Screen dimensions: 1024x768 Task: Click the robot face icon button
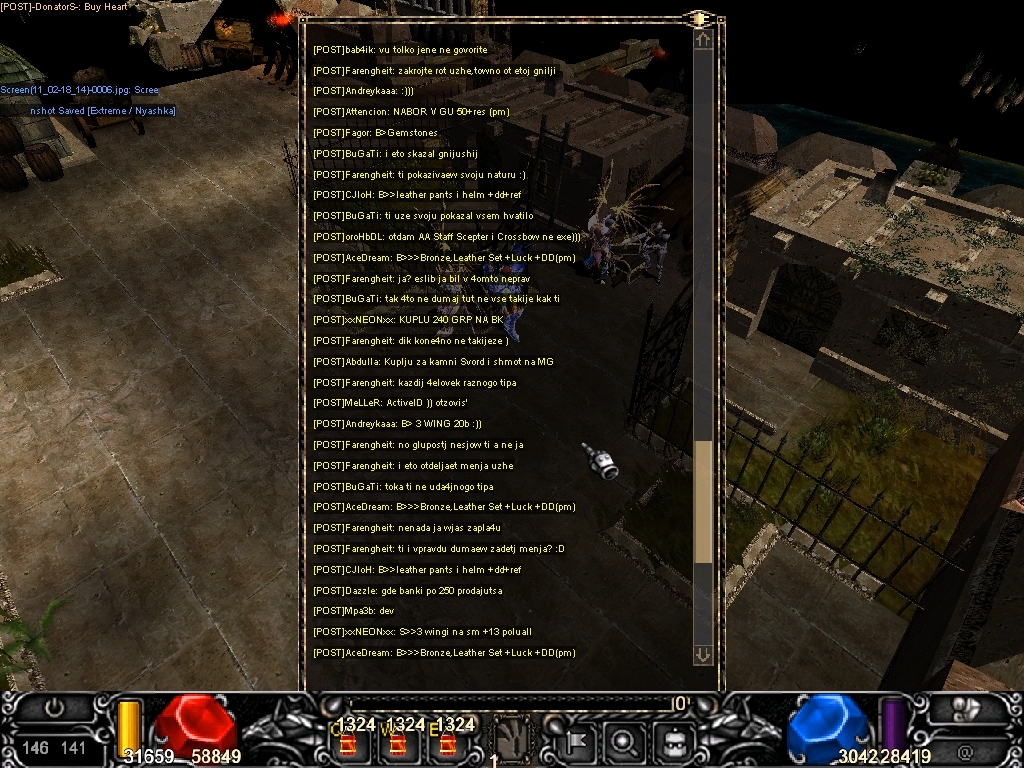pyautogui.click(x=674, y=741)
